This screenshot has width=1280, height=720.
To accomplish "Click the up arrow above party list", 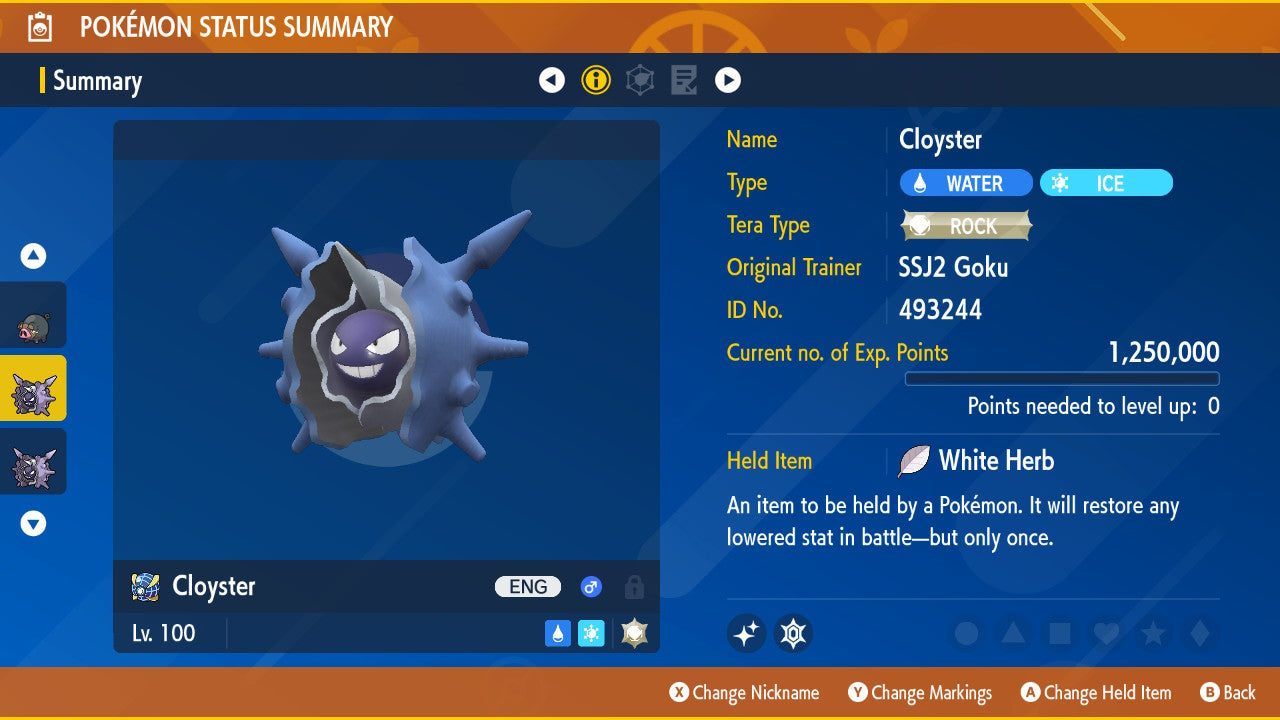I will point(33,257).
